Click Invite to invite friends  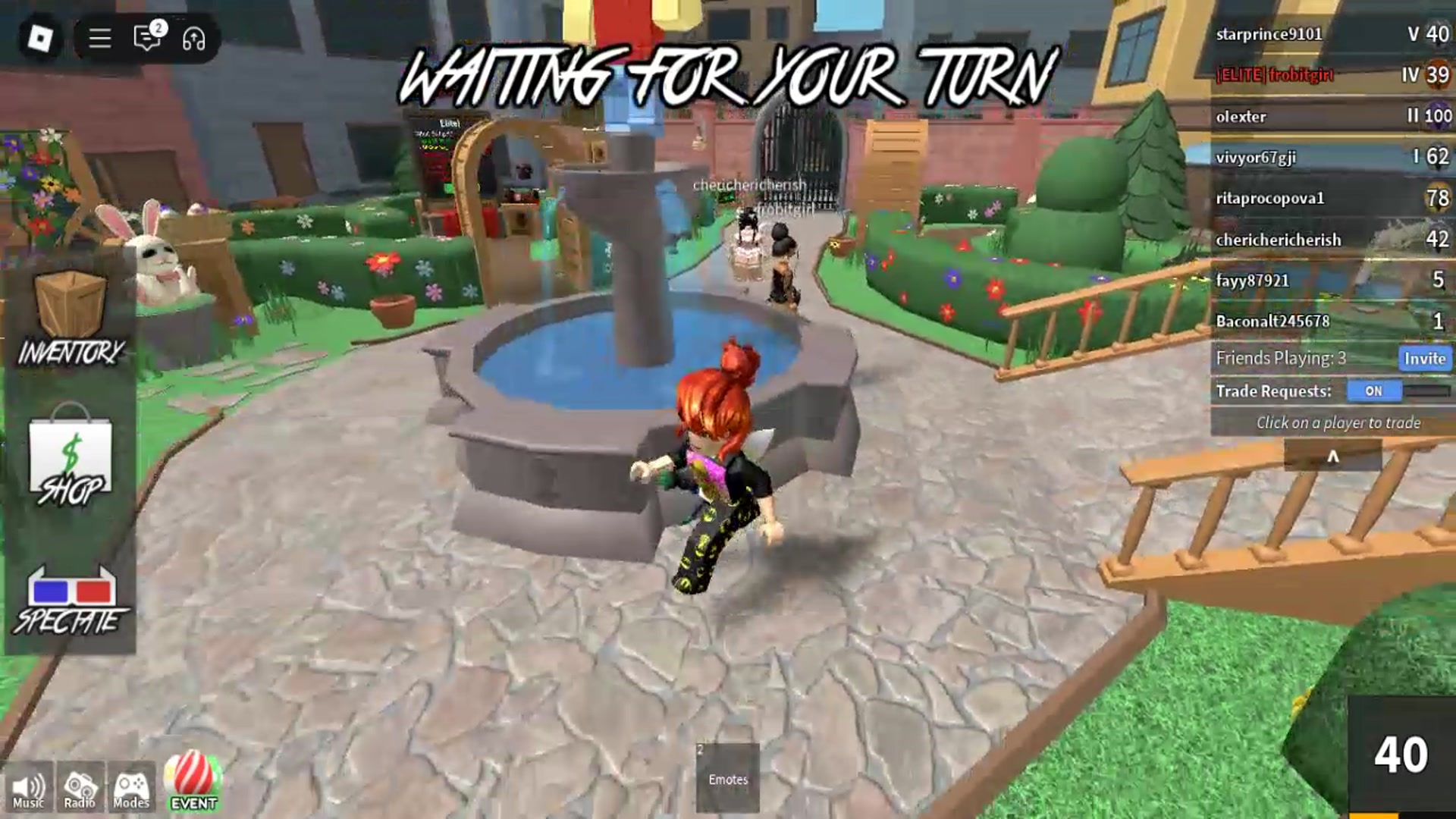1424,359
